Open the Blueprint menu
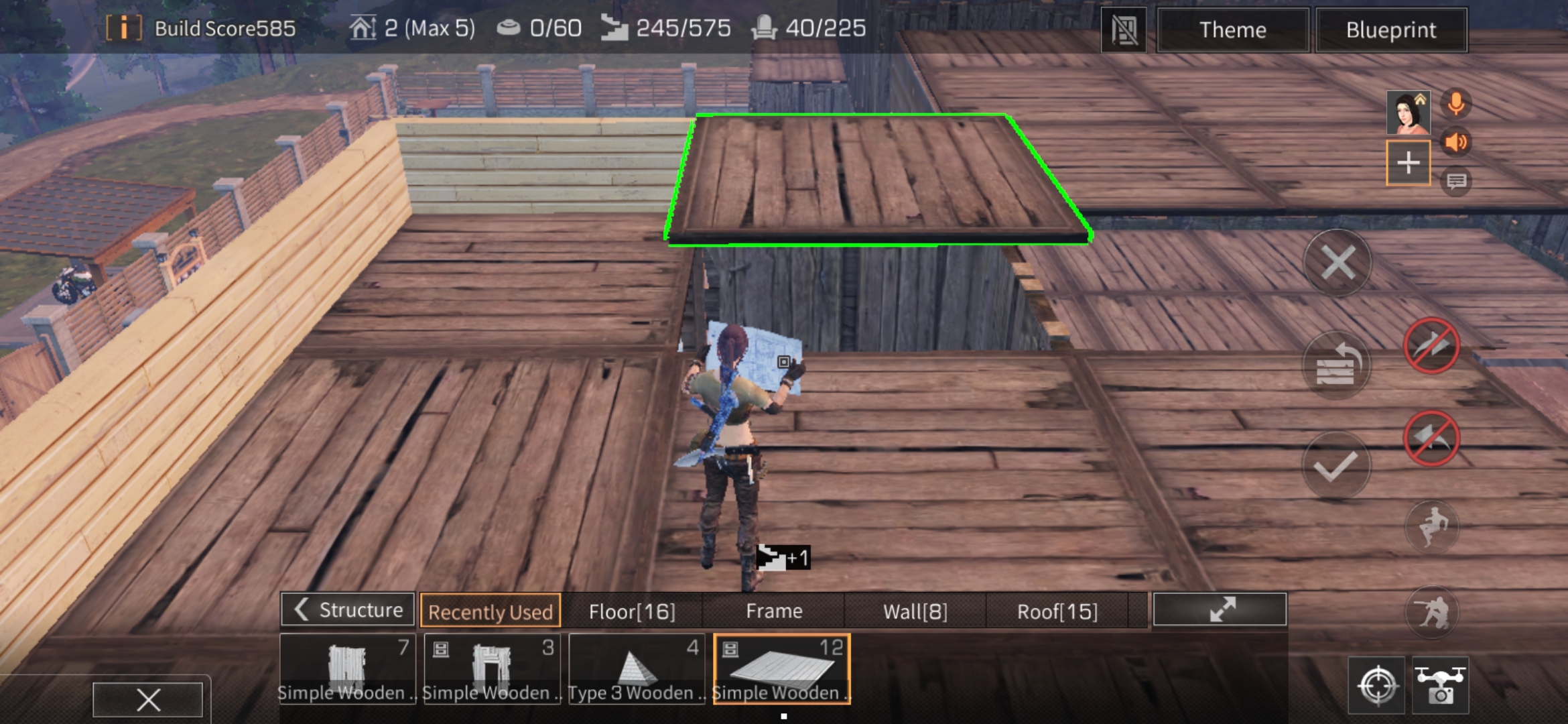This screenshot has width=1568, height=724. click(1391, 29)
